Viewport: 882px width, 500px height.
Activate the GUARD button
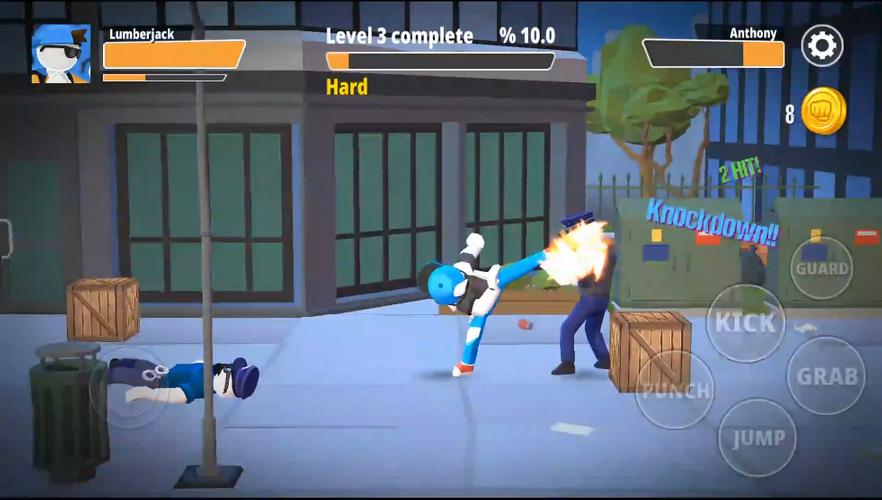coord(822,268)
